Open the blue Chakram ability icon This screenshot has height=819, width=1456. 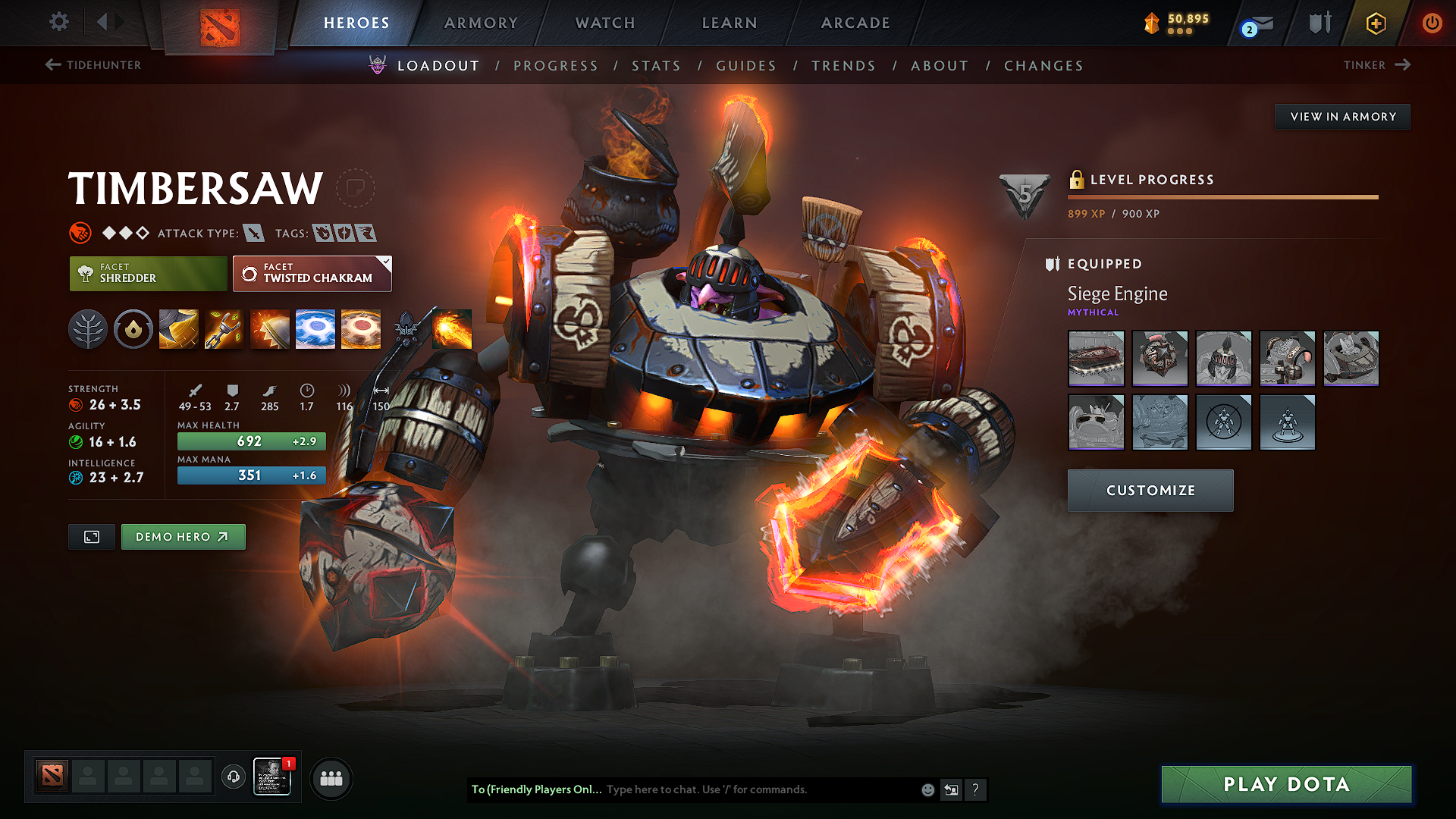[x=315, y=328]
